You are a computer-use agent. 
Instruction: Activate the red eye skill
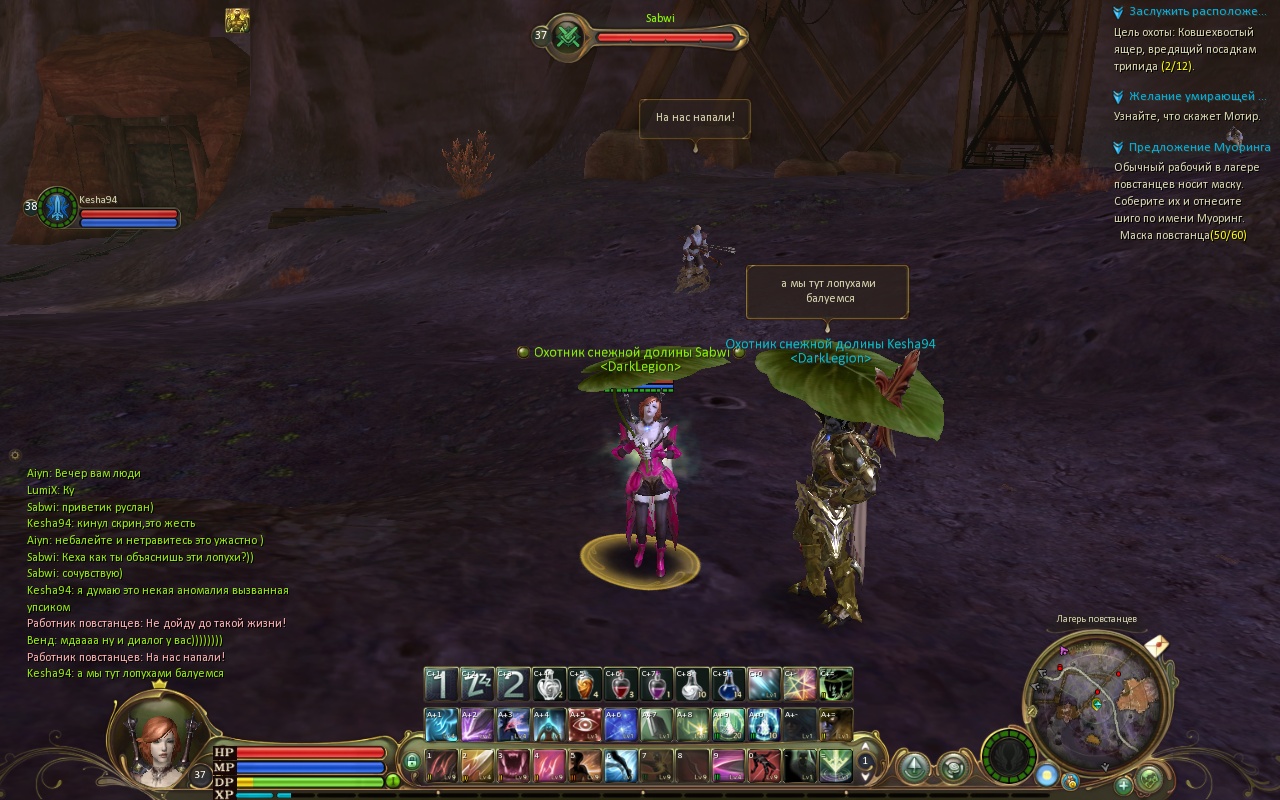(x=585, y=724)
